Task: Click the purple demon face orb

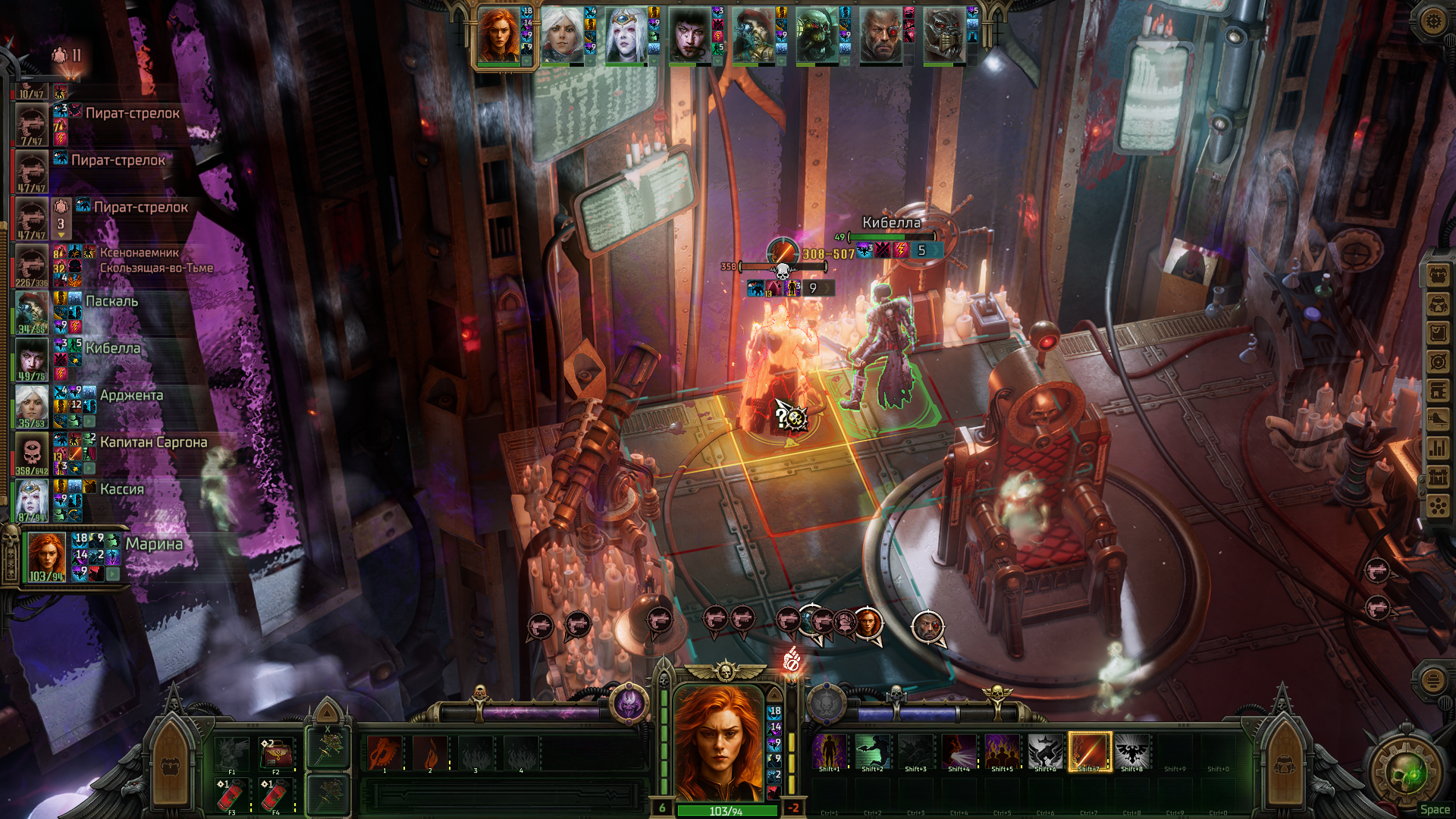Action: click(629, 704)
